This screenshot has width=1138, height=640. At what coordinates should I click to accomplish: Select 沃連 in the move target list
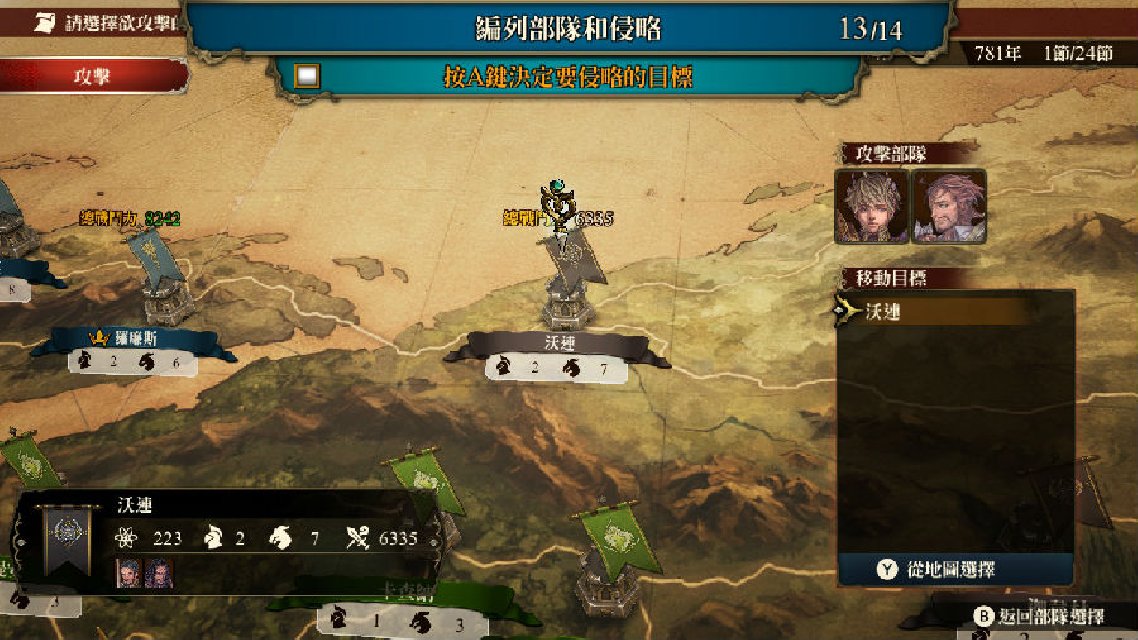pos(935,312)
